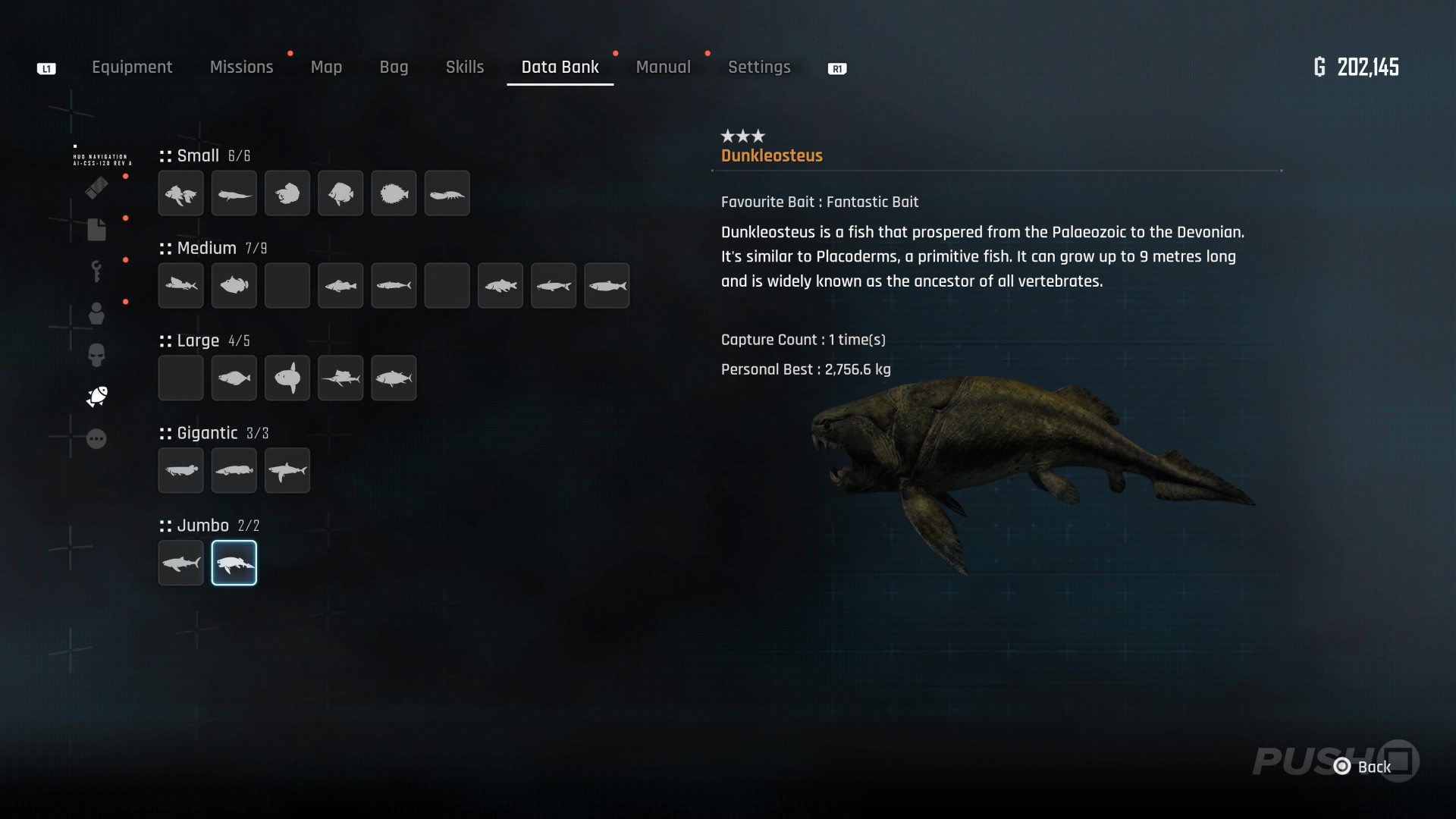The width and height of the screenshot is (1456, 819).
Task: Select the sailfish entry in Large
Action: [340, 378]
